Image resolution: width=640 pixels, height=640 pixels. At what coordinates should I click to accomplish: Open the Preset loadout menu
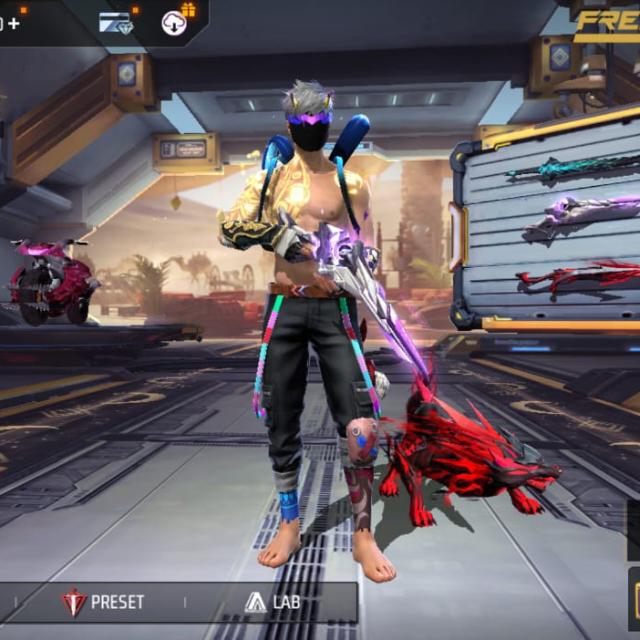103,602
